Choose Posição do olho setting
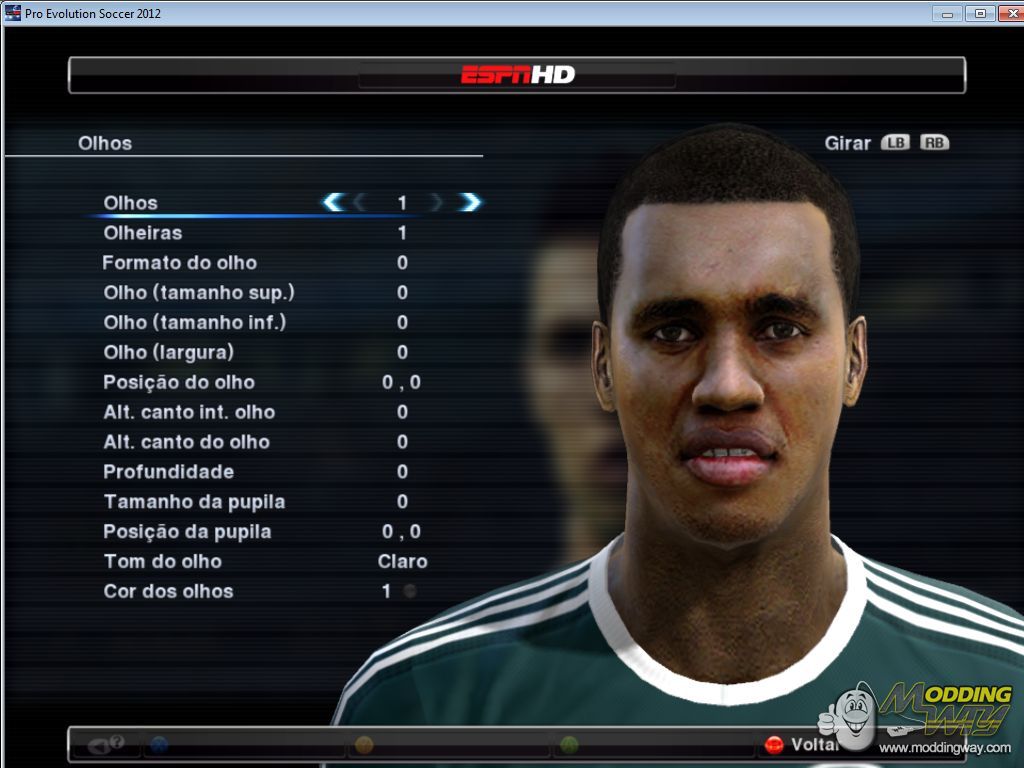Image resolution: width=1024 pixels, height=768 pixels. [179, 382]
